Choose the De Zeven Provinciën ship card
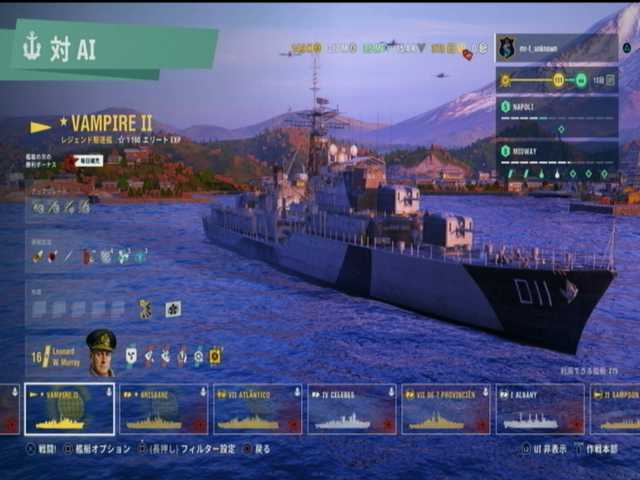Viewport: 640px width, 480px height. point(445,409)
